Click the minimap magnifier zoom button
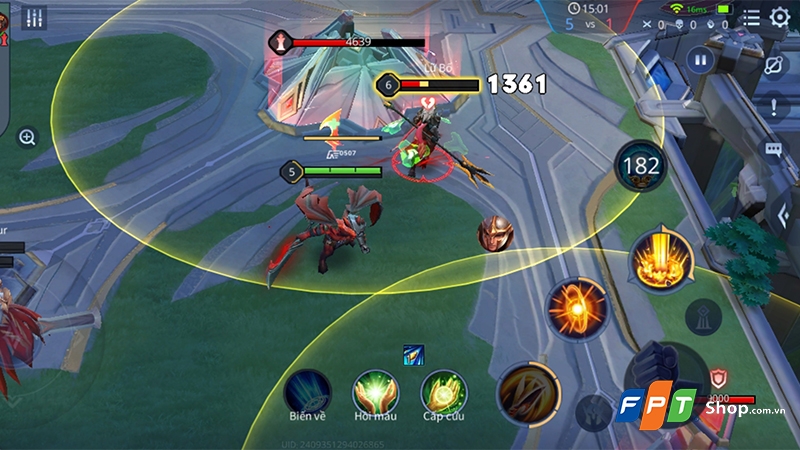The width and height of the screenshot is (800, 450). coord(27,137)
